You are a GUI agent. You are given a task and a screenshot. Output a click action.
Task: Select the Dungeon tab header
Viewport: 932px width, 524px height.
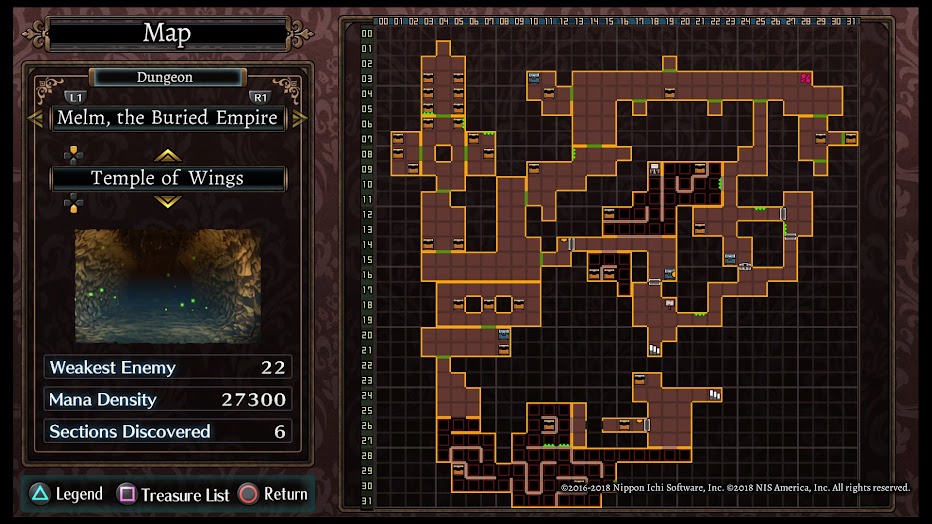(x=166, y=77)
